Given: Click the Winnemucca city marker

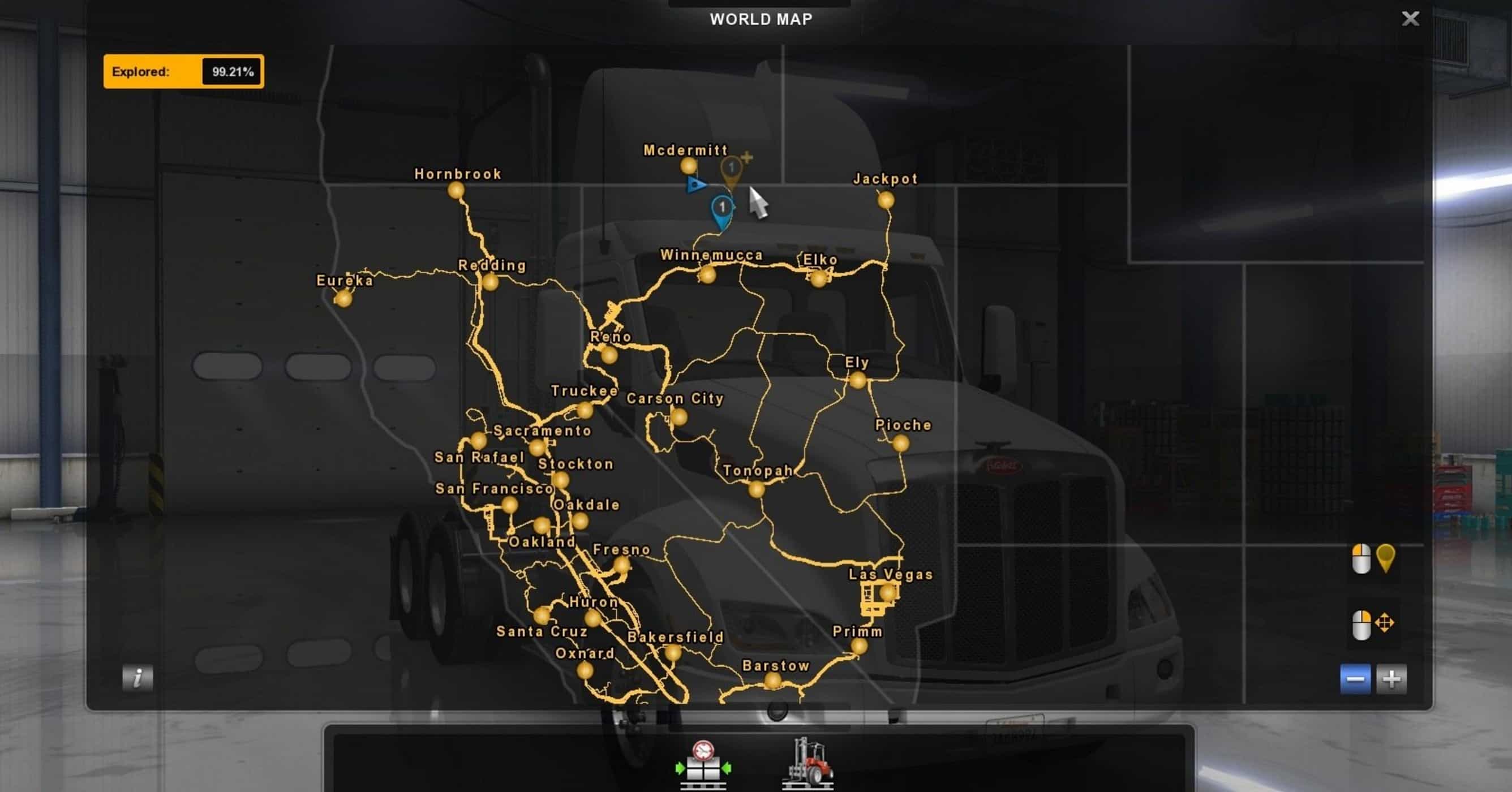Looking at the screenshot, I should click(707, 274).
